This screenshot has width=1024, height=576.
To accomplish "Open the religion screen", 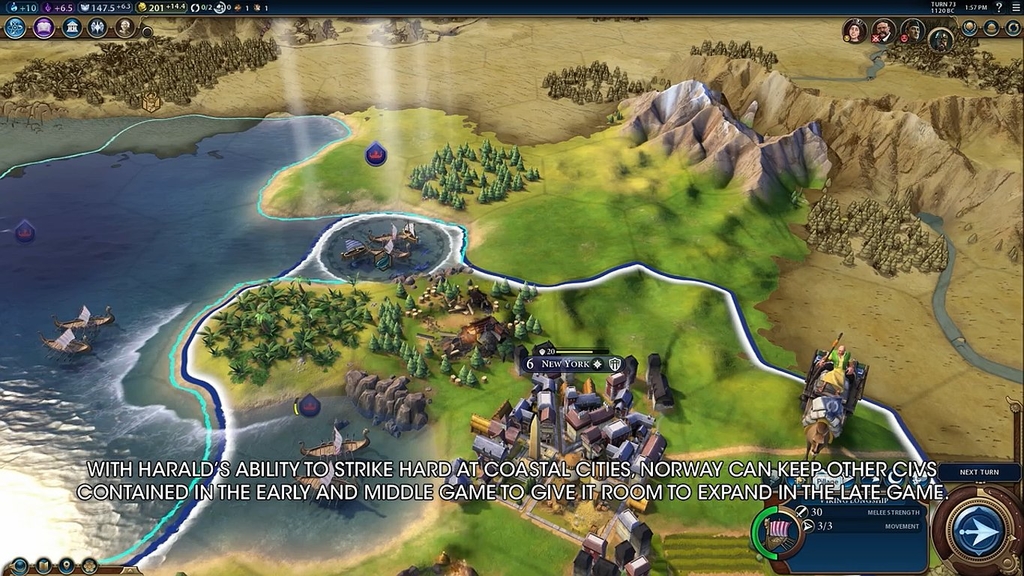I will coord(98,28).
